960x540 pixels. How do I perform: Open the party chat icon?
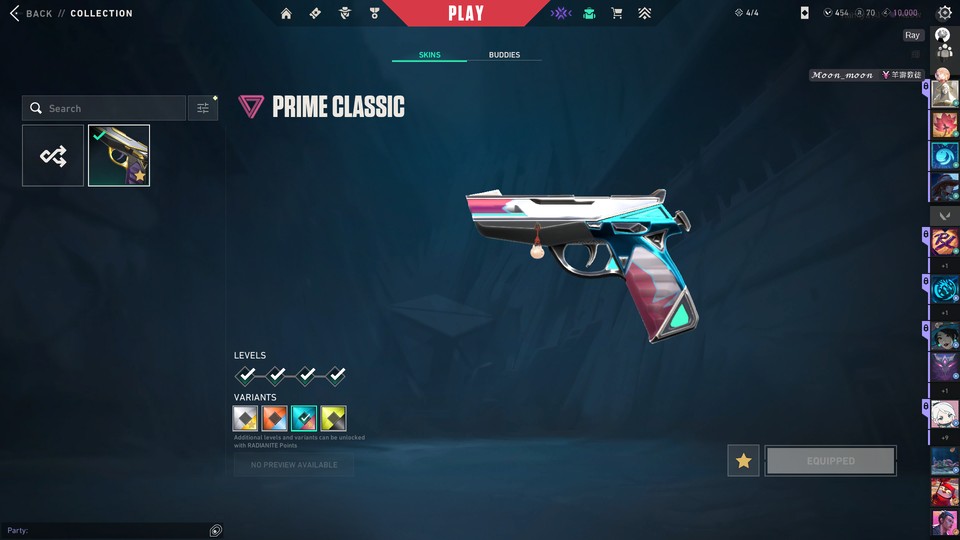coord(216,530)
